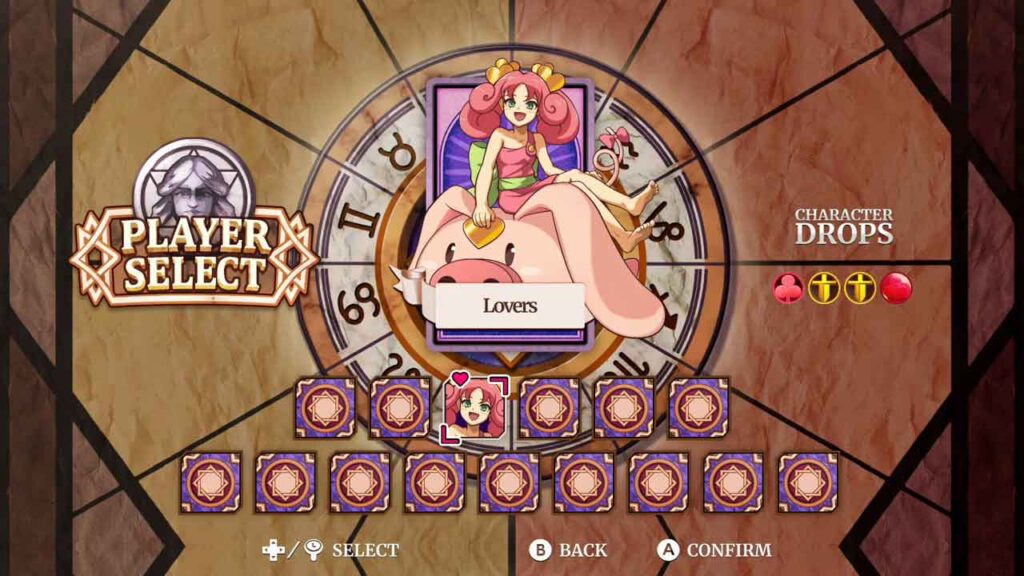The width and height of the screenshot is (1024, 576).
Task: Choose the CONFIRM option
Action: (714, 550)
